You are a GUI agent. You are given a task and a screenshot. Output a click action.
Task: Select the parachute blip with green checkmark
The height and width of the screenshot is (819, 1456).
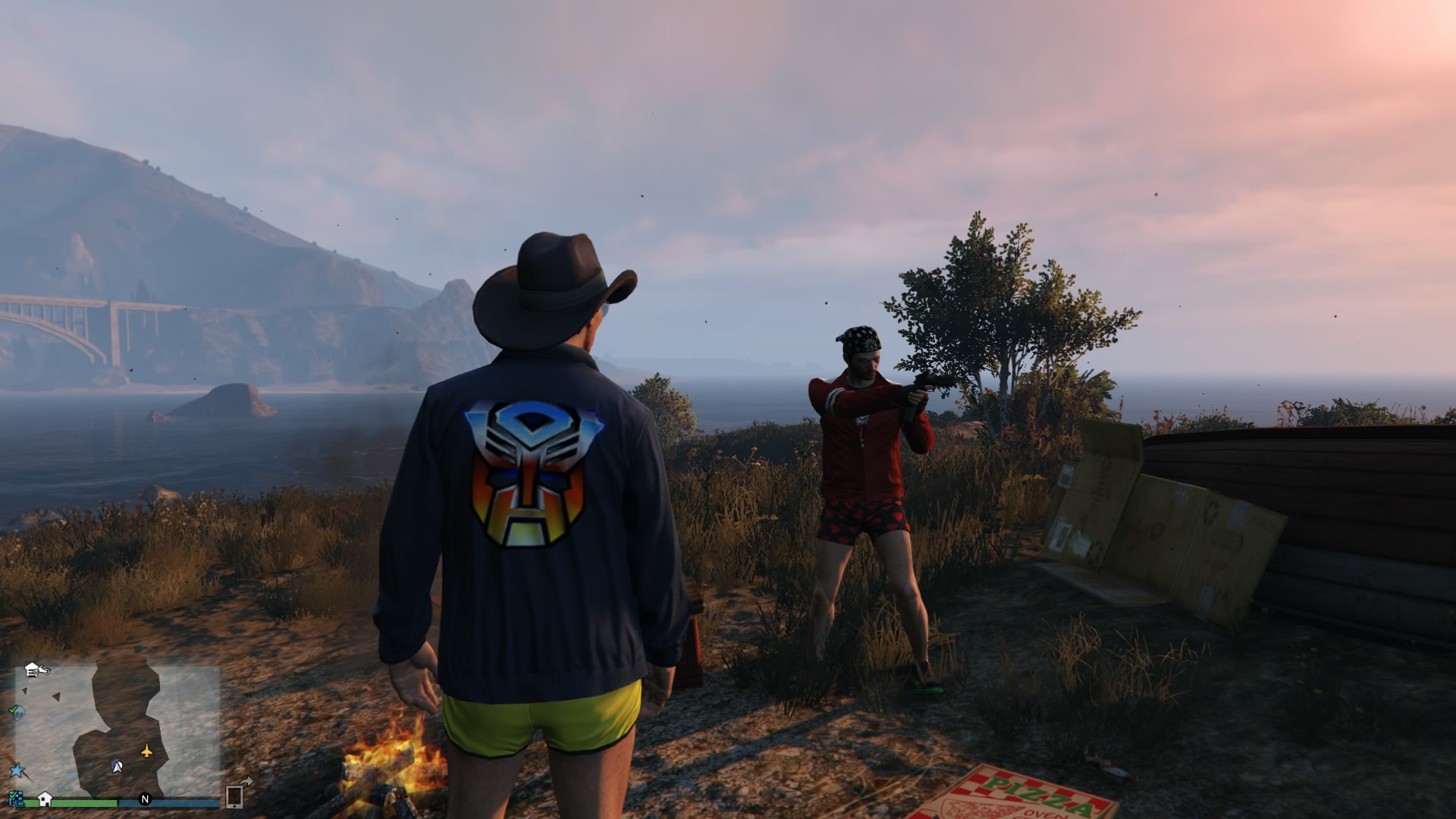[17, 711]
